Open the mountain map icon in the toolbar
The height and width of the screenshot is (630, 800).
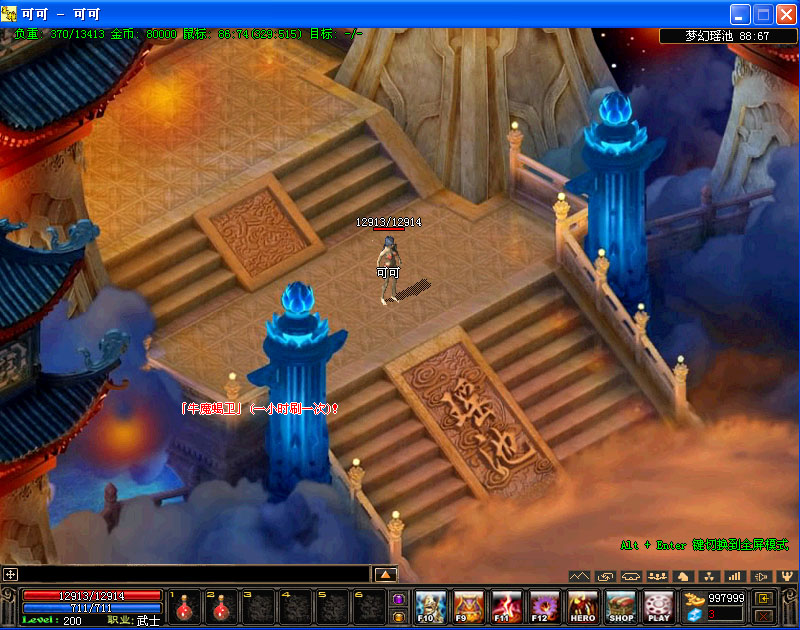(579, 576)
